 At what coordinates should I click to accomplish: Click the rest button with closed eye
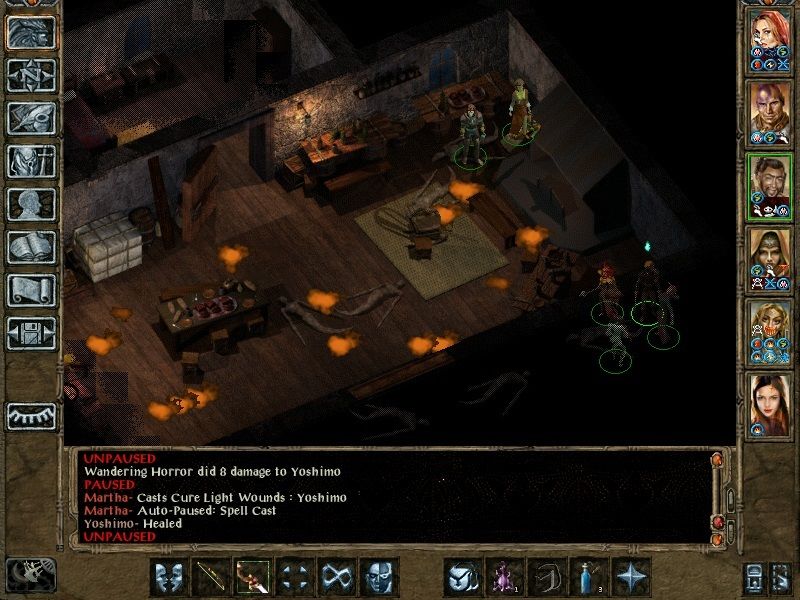(x=31, y=415)
